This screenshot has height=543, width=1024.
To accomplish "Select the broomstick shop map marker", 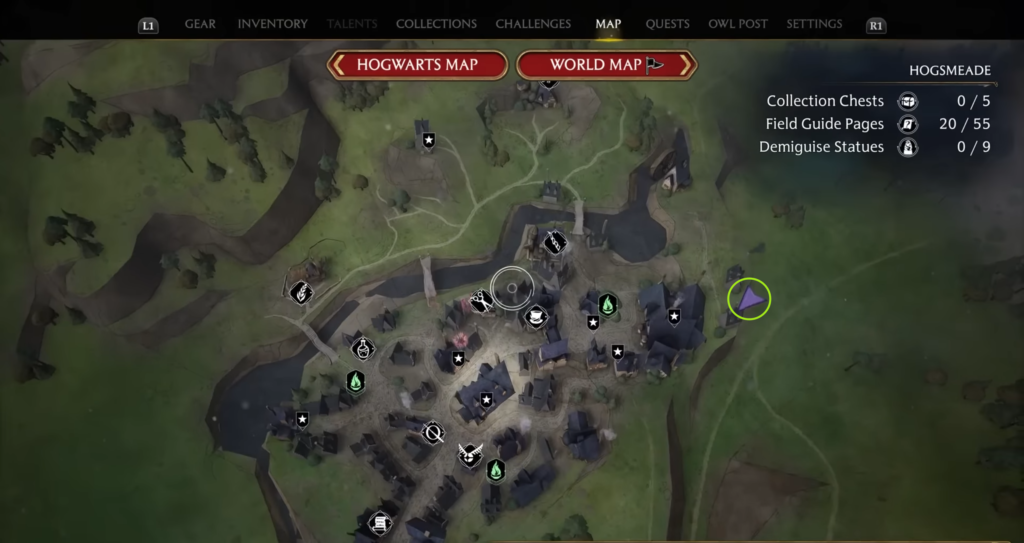I will tap(433, 433).
